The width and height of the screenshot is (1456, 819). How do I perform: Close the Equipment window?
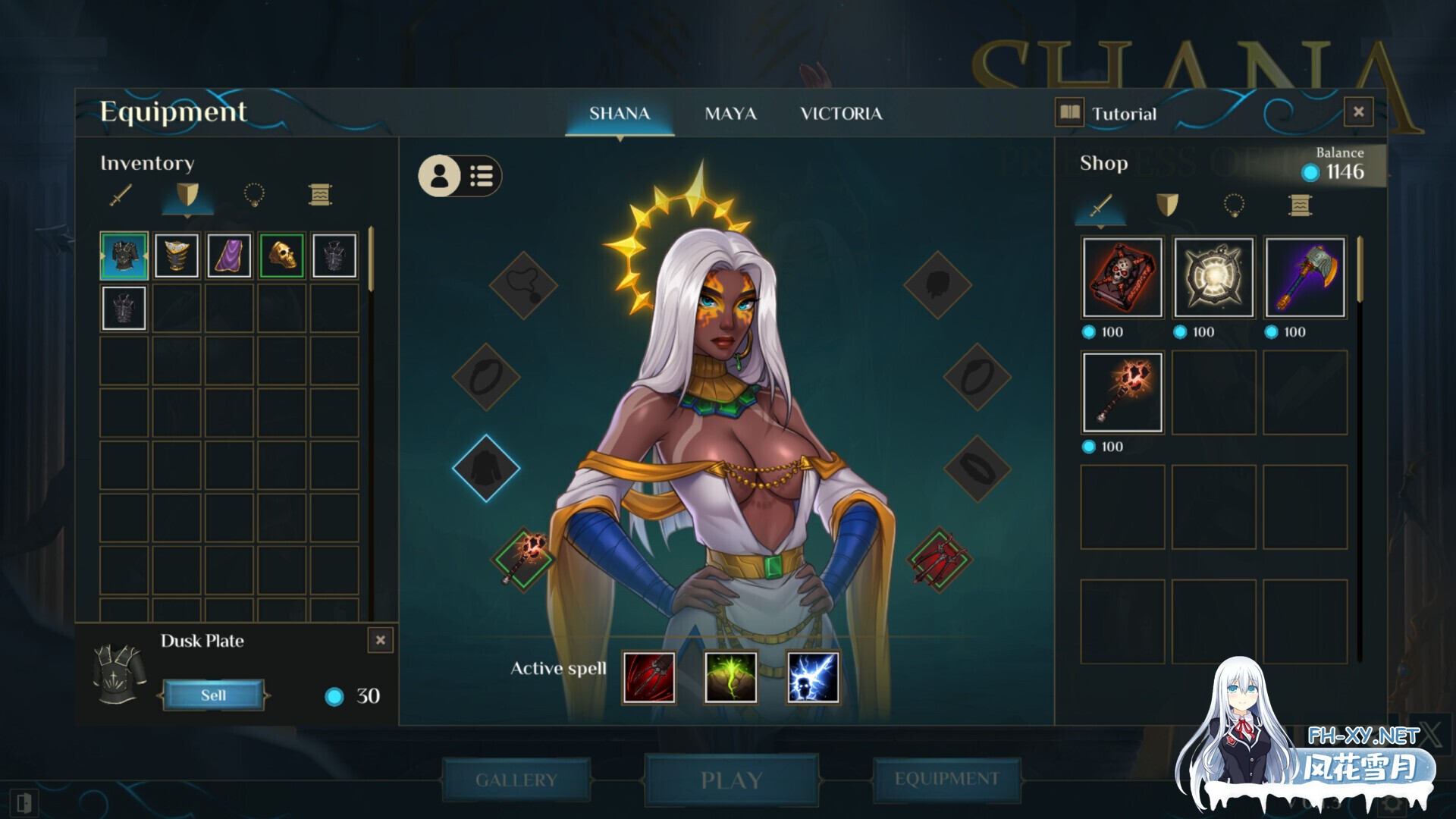click(x=1358, y=112)
